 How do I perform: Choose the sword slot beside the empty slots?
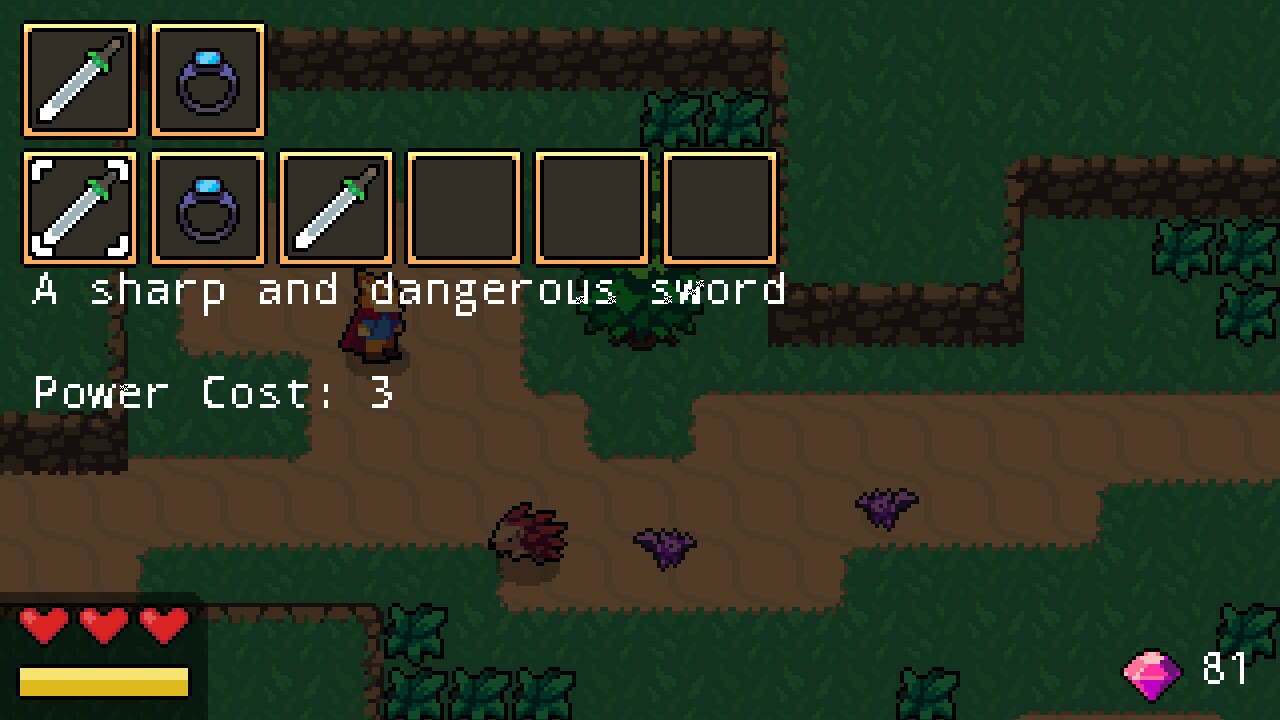pyautogui.click(x=336, y=207)
